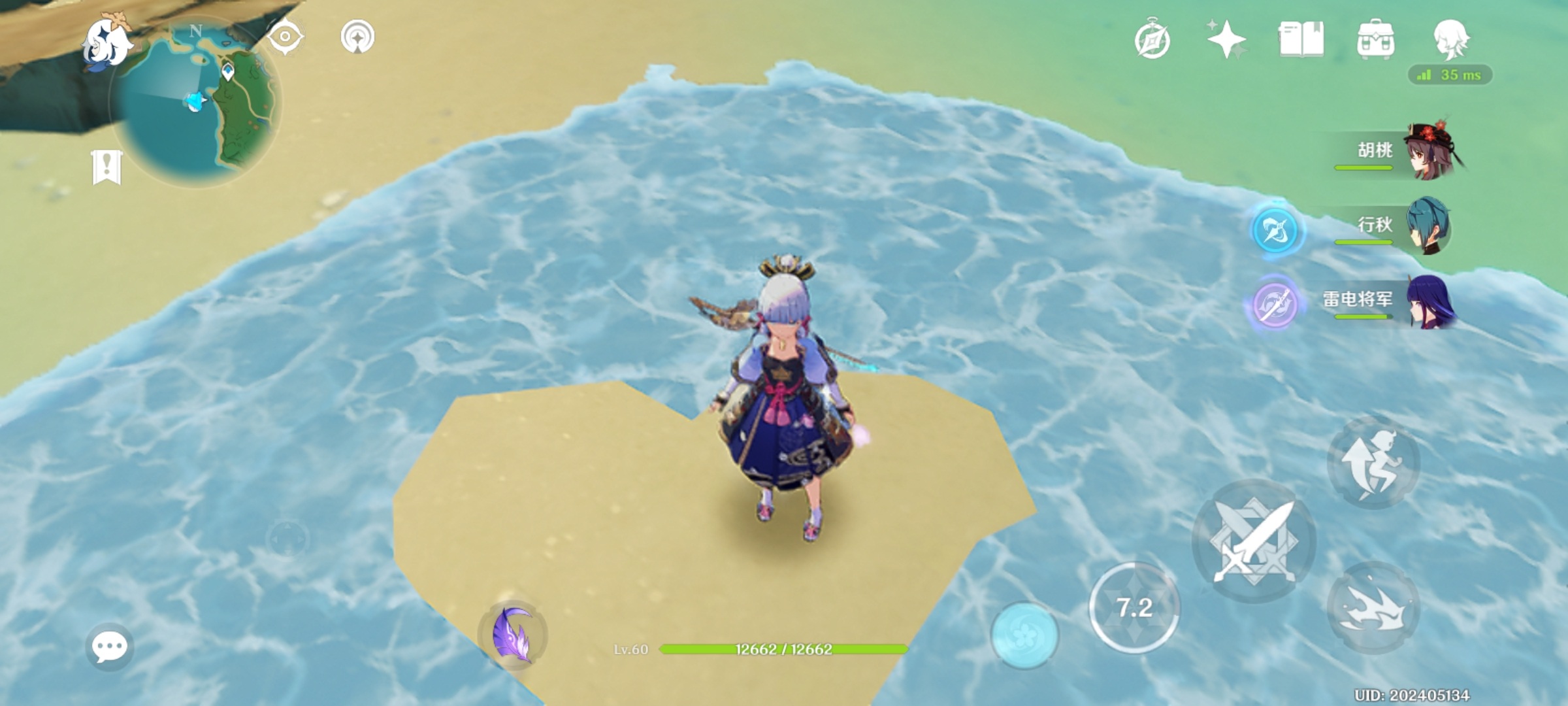Use the purple feather gadget
Image resolution: width=1568 pixels, height=706 pixels.
514,634
